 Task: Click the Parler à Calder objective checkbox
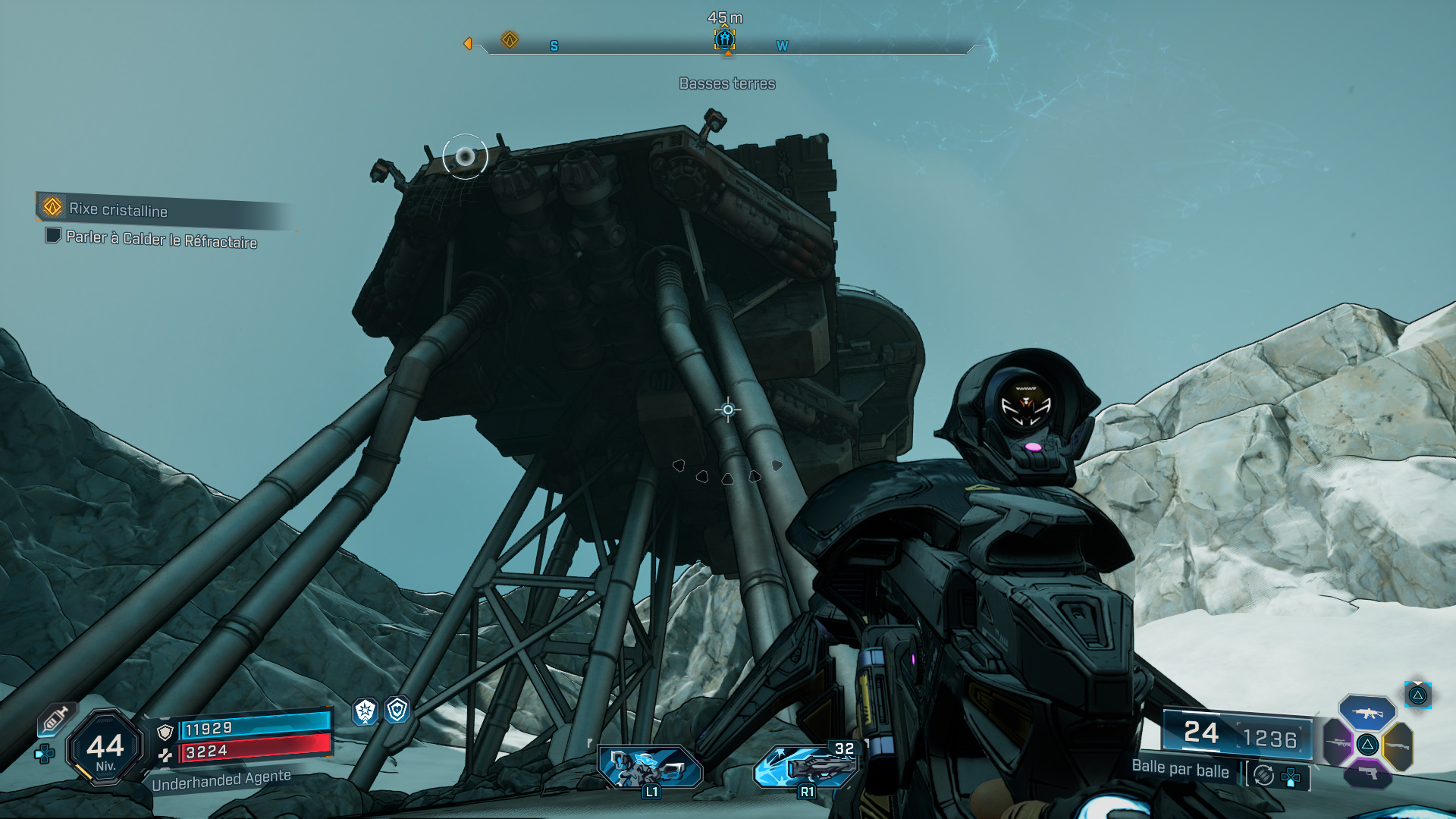53,236
